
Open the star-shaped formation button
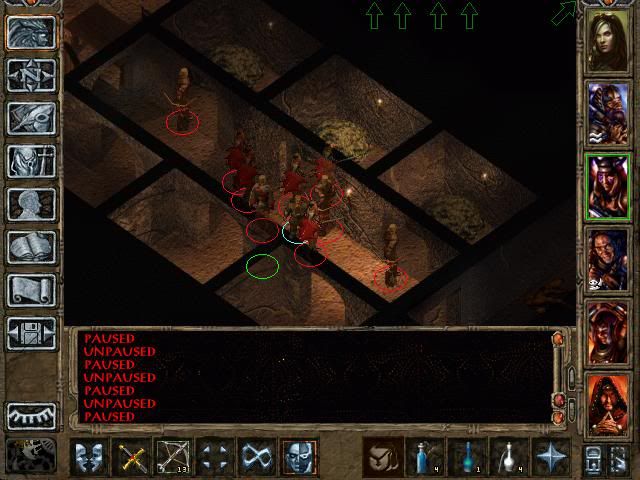(x=549, y=457)
